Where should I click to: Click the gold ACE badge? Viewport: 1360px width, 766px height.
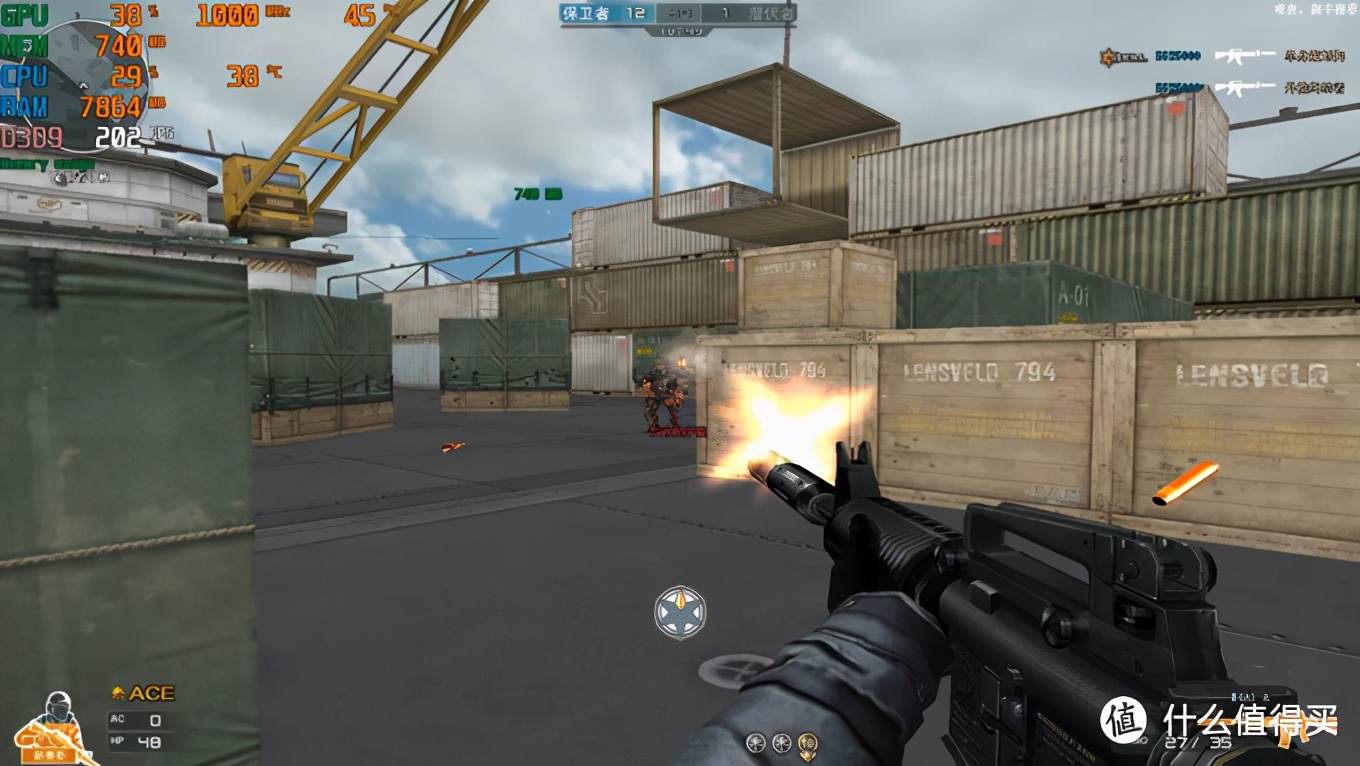point(143,693)
